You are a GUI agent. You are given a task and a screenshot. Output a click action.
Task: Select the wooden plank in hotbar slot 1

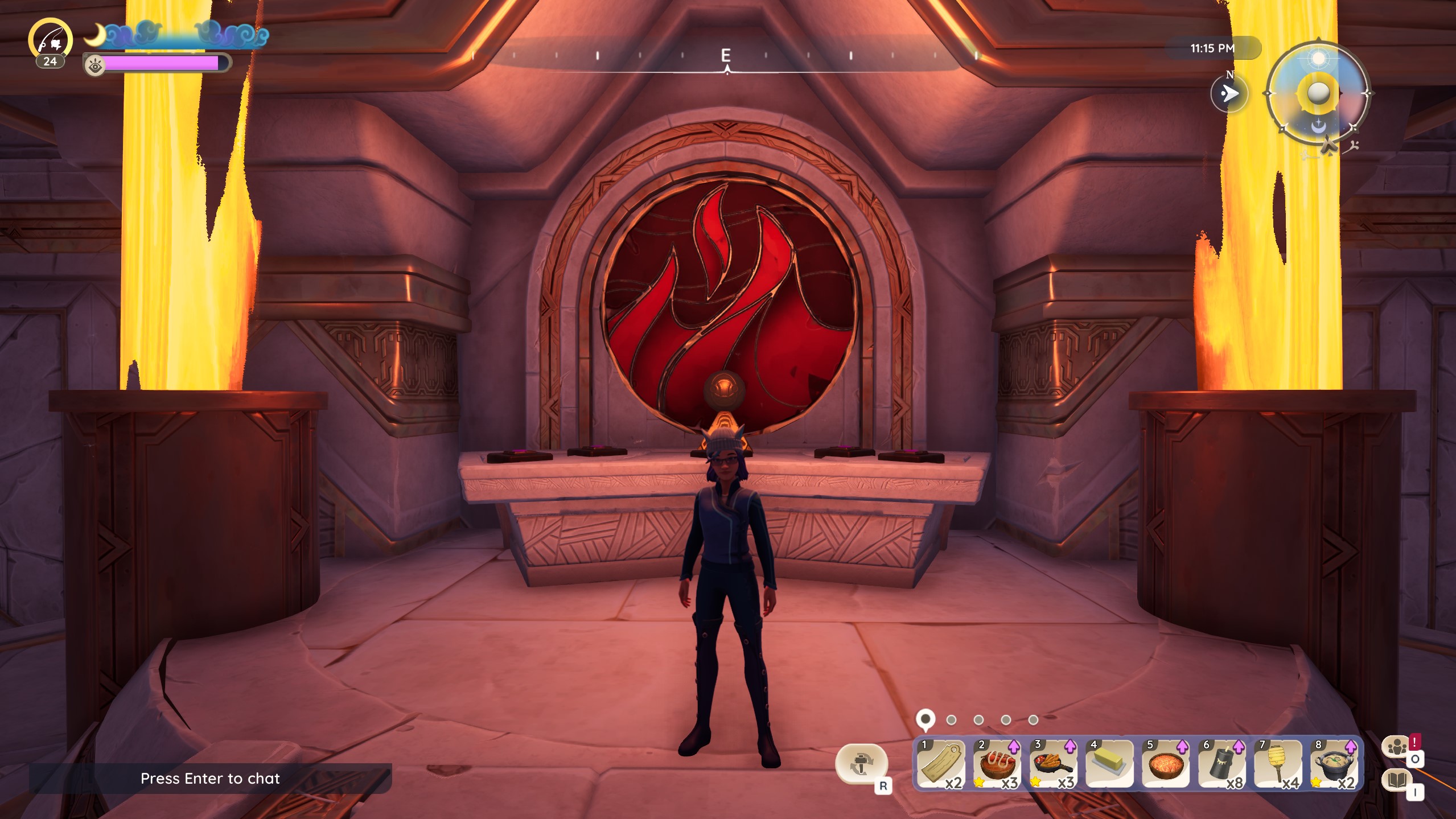[x=941, y=764]
